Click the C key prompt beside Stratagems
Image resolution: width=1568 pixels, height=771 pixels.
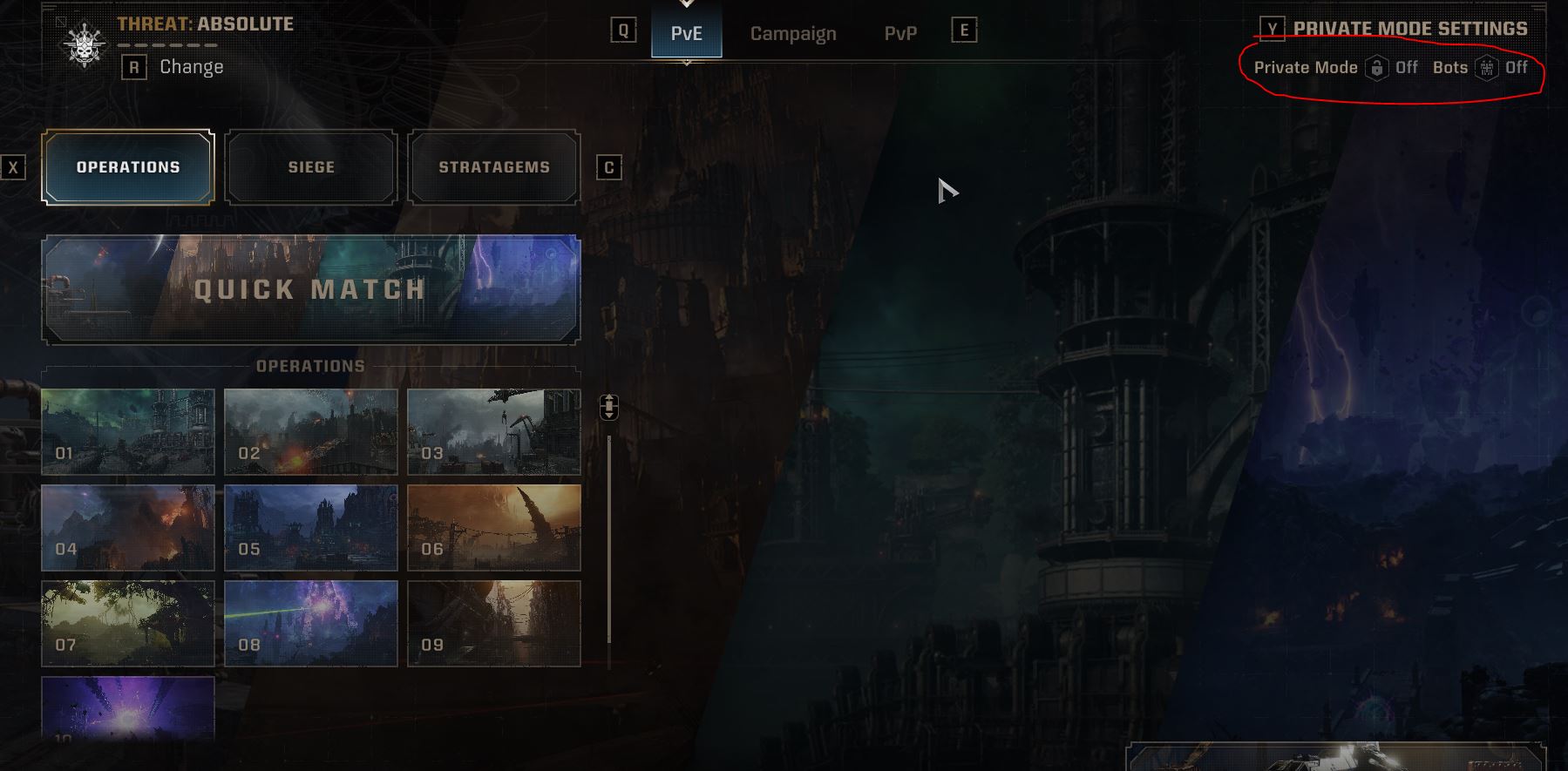coord(608,167)
